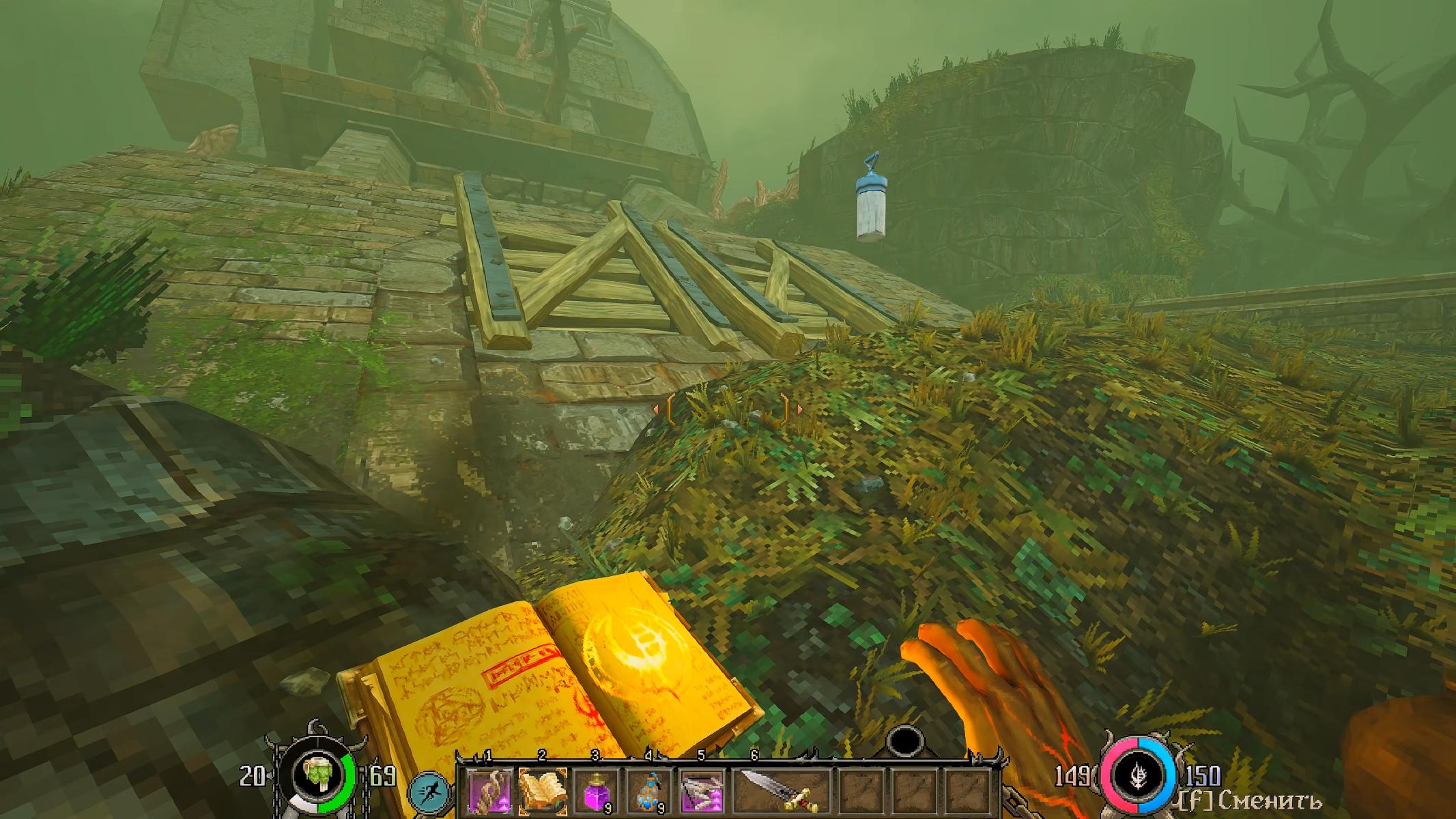
Task: Select the blue flask hotbar slot
Action: click(649, 792)
